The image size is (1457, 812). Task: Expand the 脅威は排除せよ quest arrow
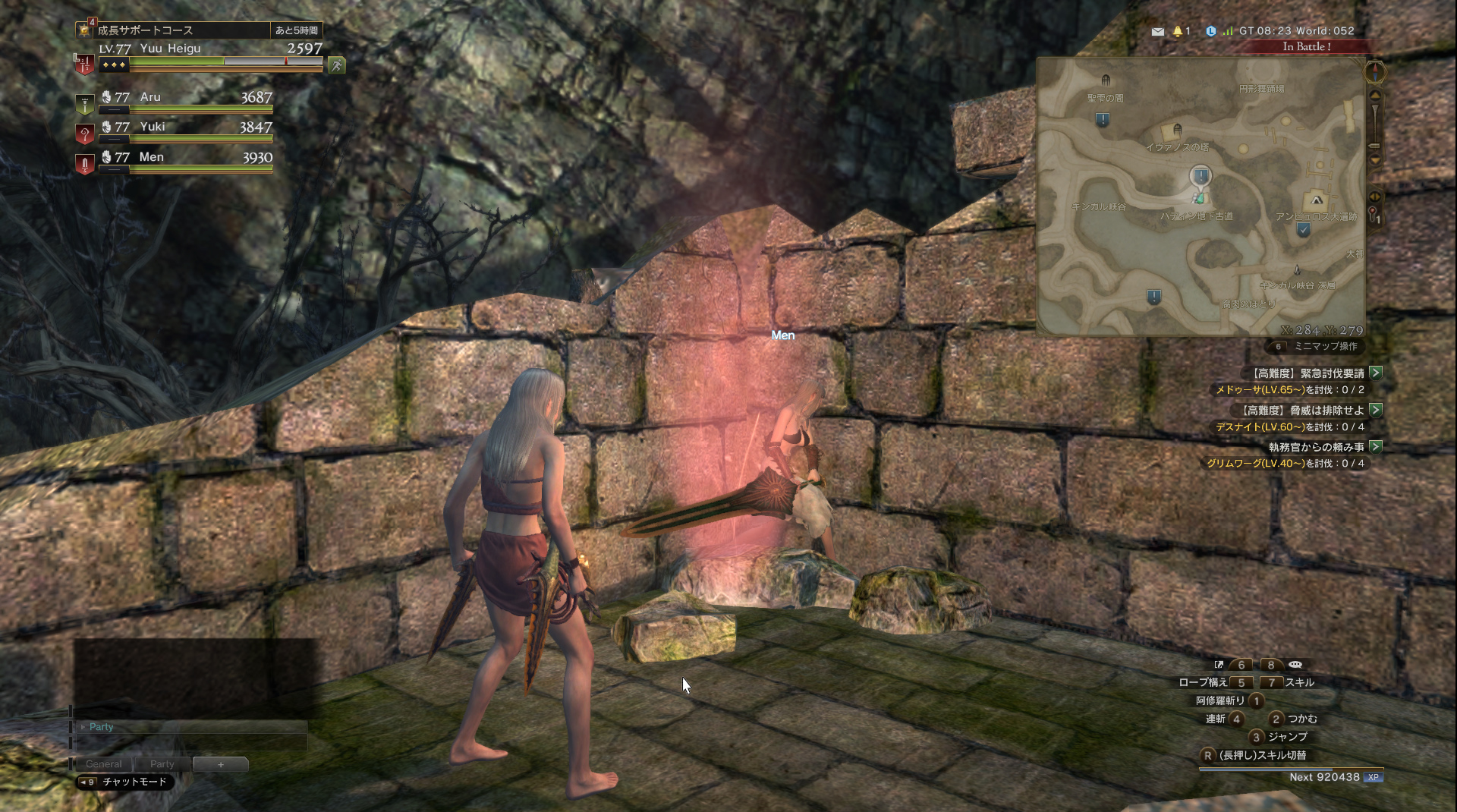pyautogui.click(x=1376, y=410)
